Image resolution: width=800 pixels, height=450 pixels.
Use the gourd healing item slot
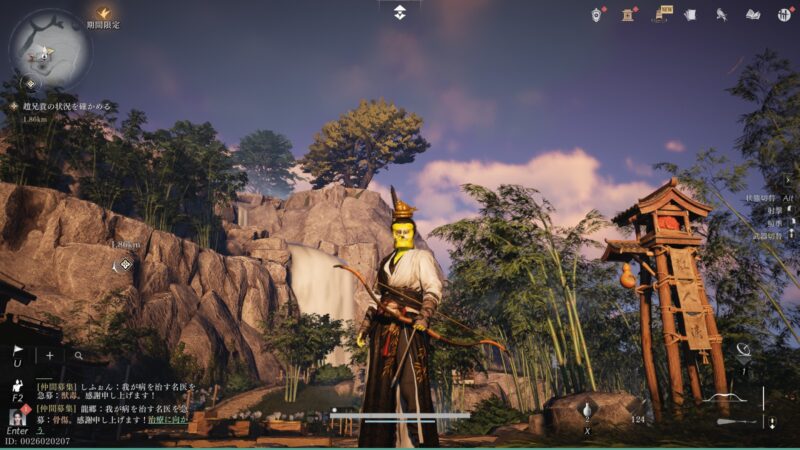tap(587, 410)
